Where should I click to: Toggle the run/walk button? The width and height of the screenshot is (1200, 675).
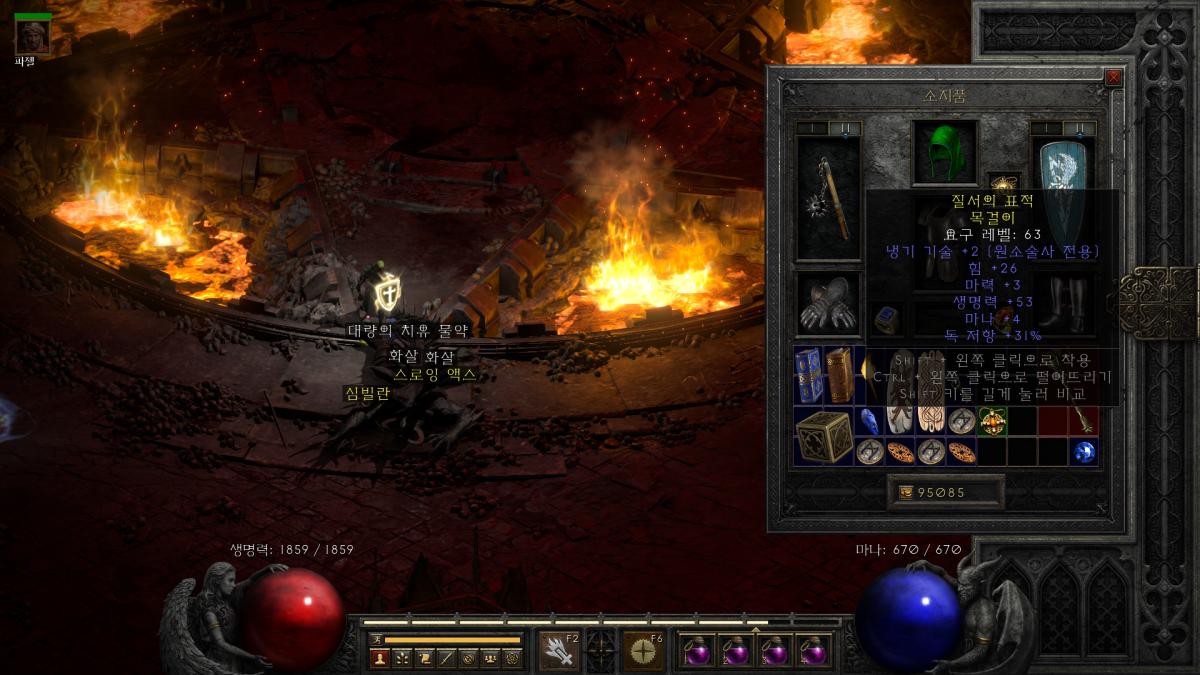tap(376, 639)
